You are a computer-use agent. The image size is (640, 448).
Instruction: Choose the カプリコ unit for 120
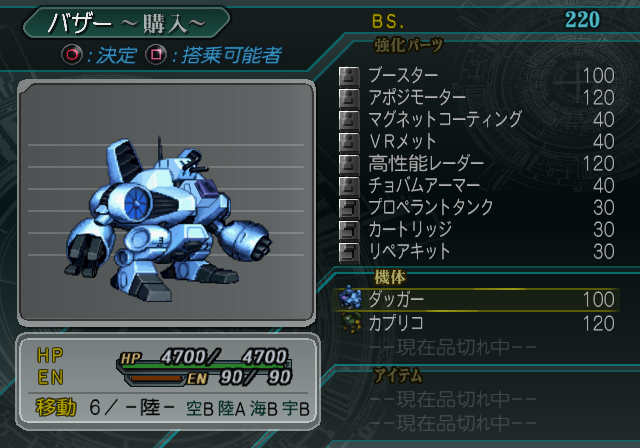pyautogui.click(x=480, y=322)
